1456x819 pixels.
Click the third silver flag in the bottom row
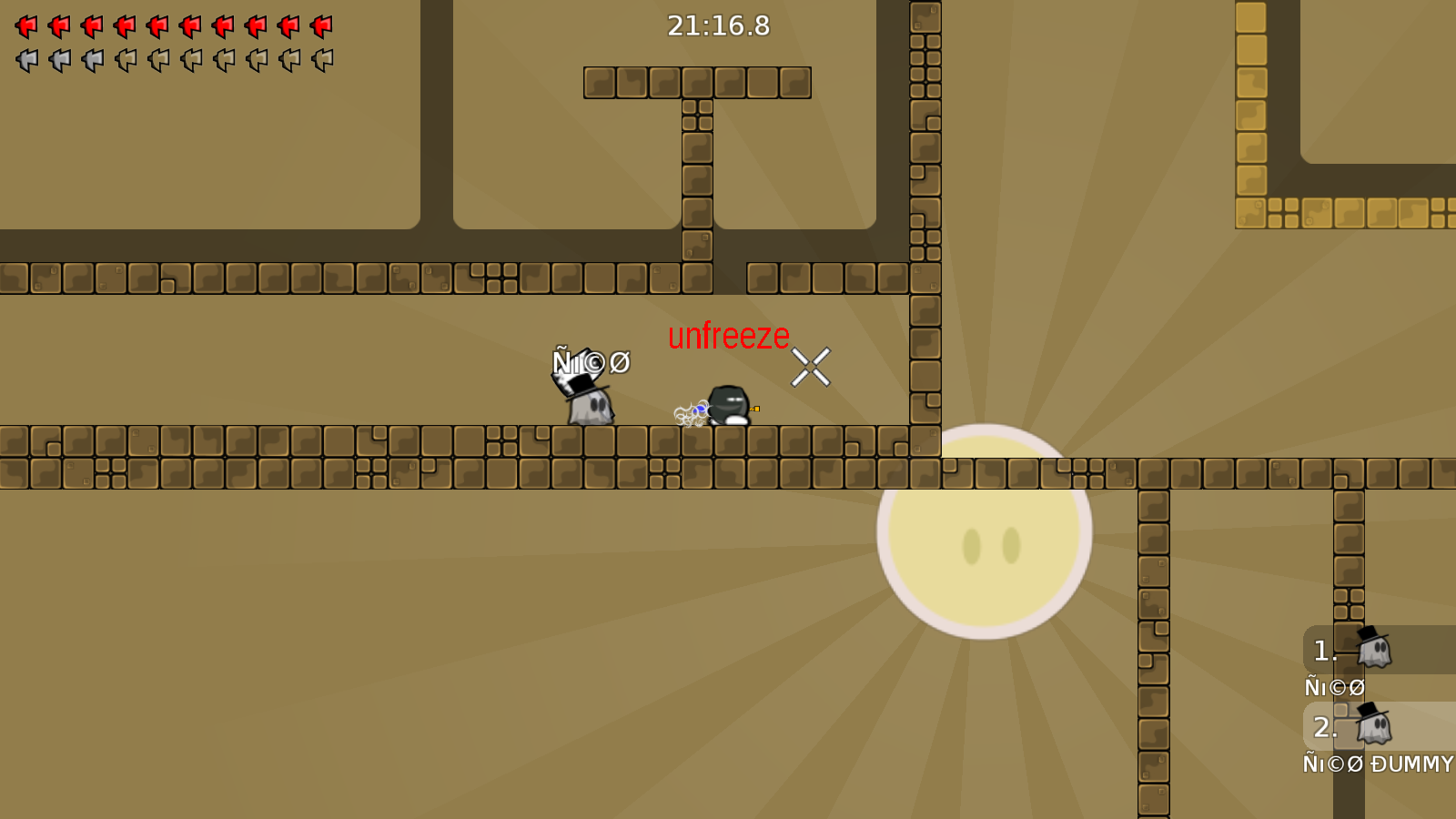coord(91,60)
